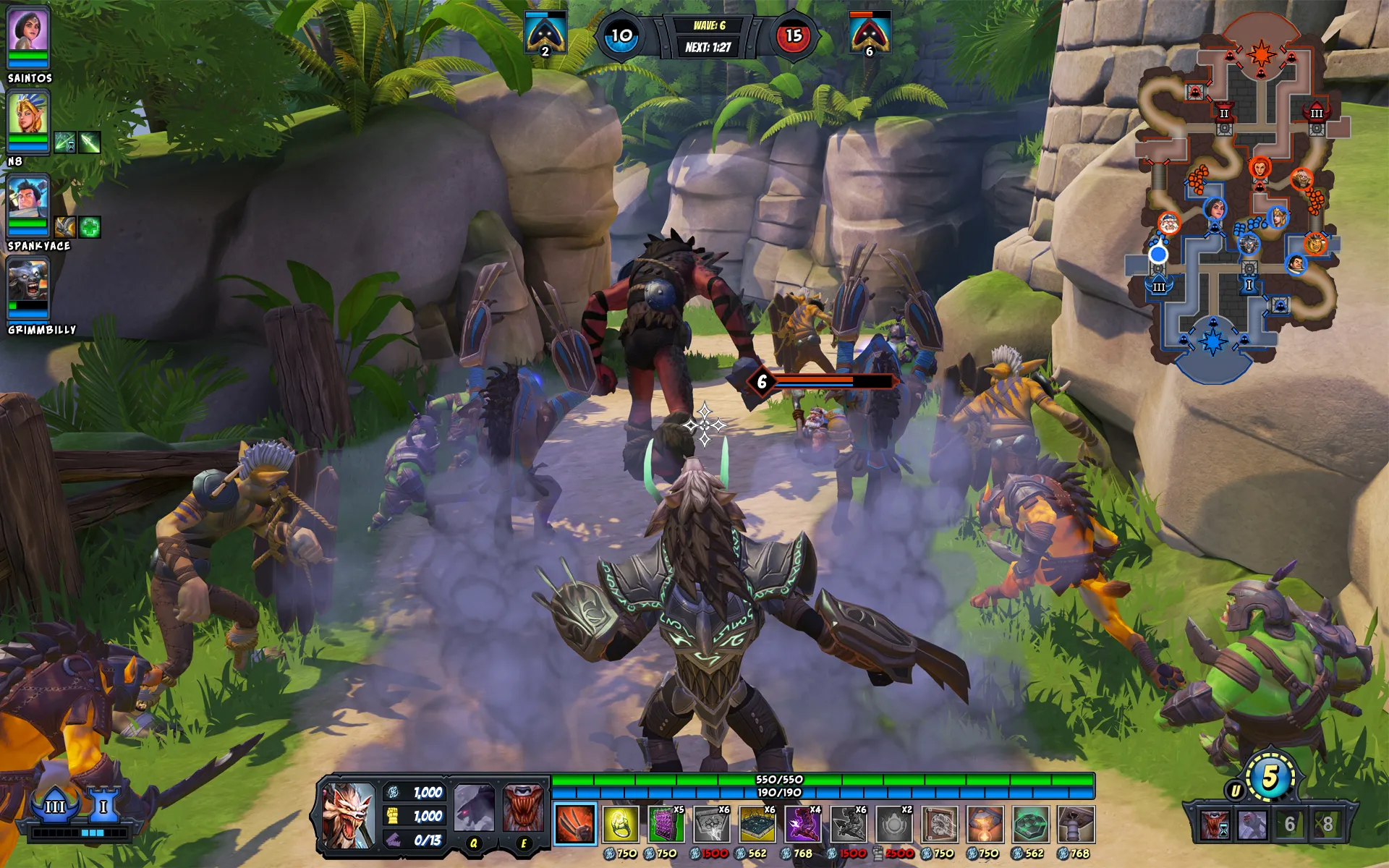Image resolution: width=1389 pixels, height=868 pixels.
Task: Select the melee weapon slot in the hotbar
Action: 574,825
